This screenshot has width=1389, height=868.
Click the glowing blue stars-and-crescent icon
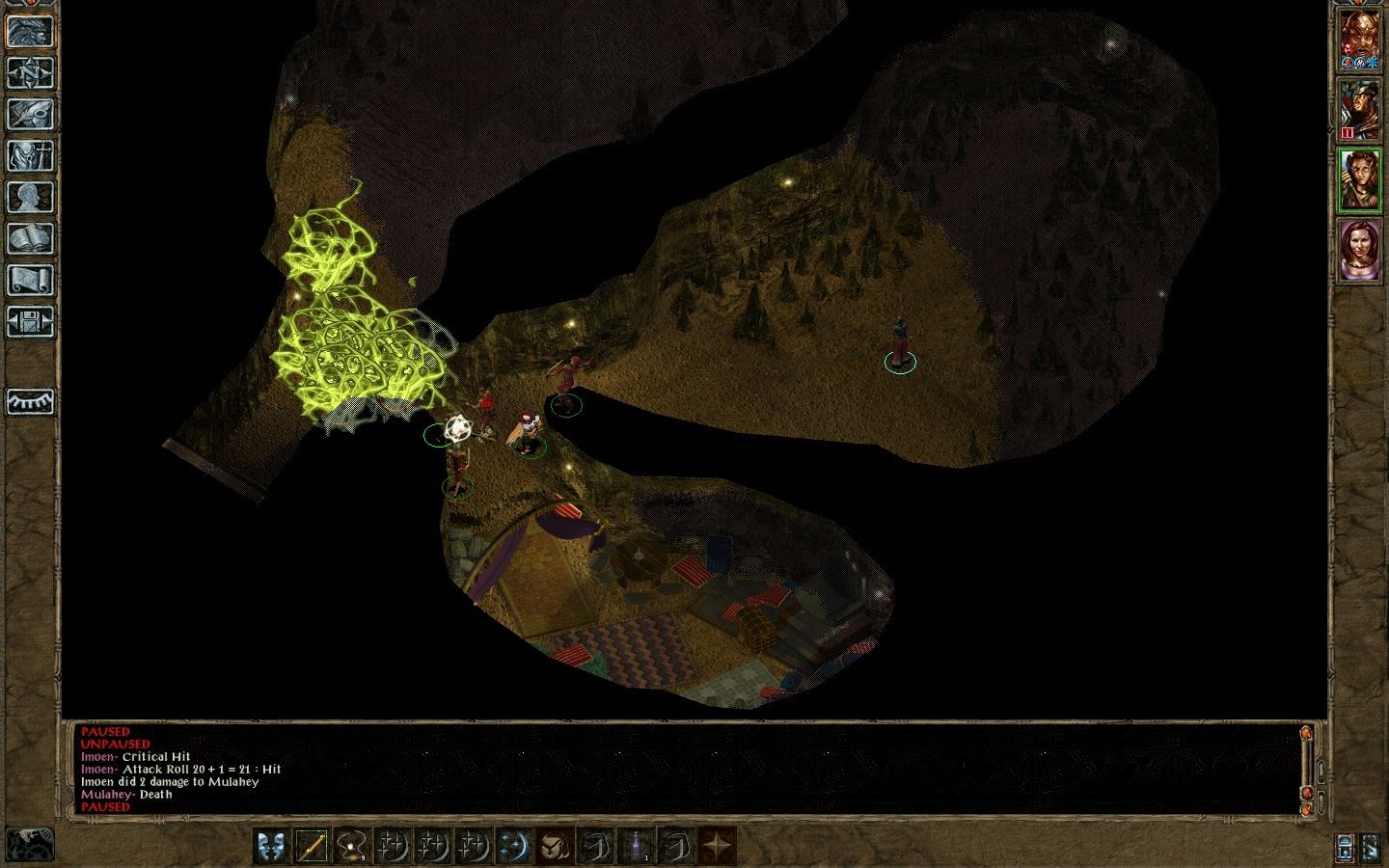pos(513,847)
